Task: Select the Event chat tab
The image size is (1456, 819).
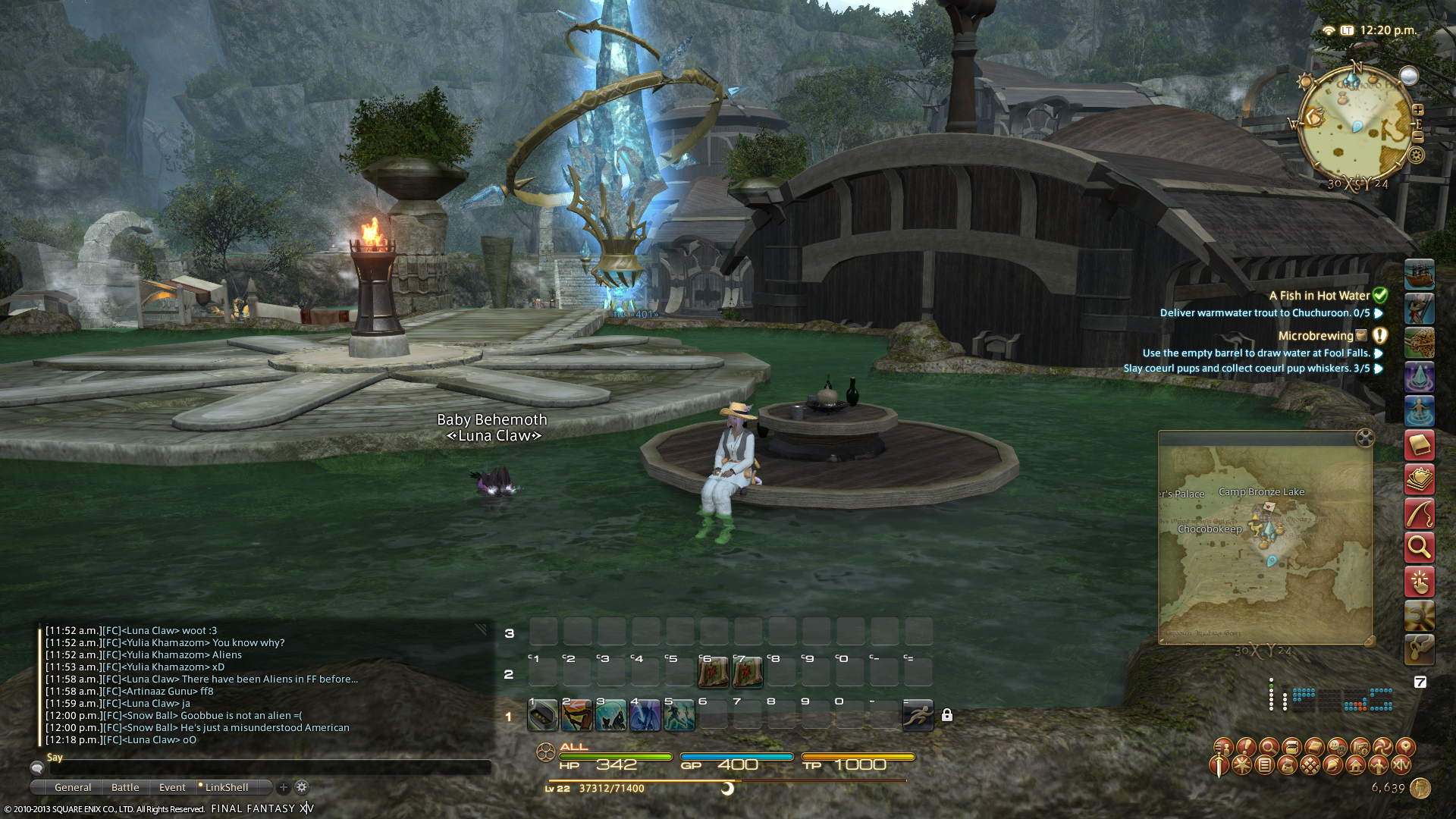Action: [x=172, y=787]
